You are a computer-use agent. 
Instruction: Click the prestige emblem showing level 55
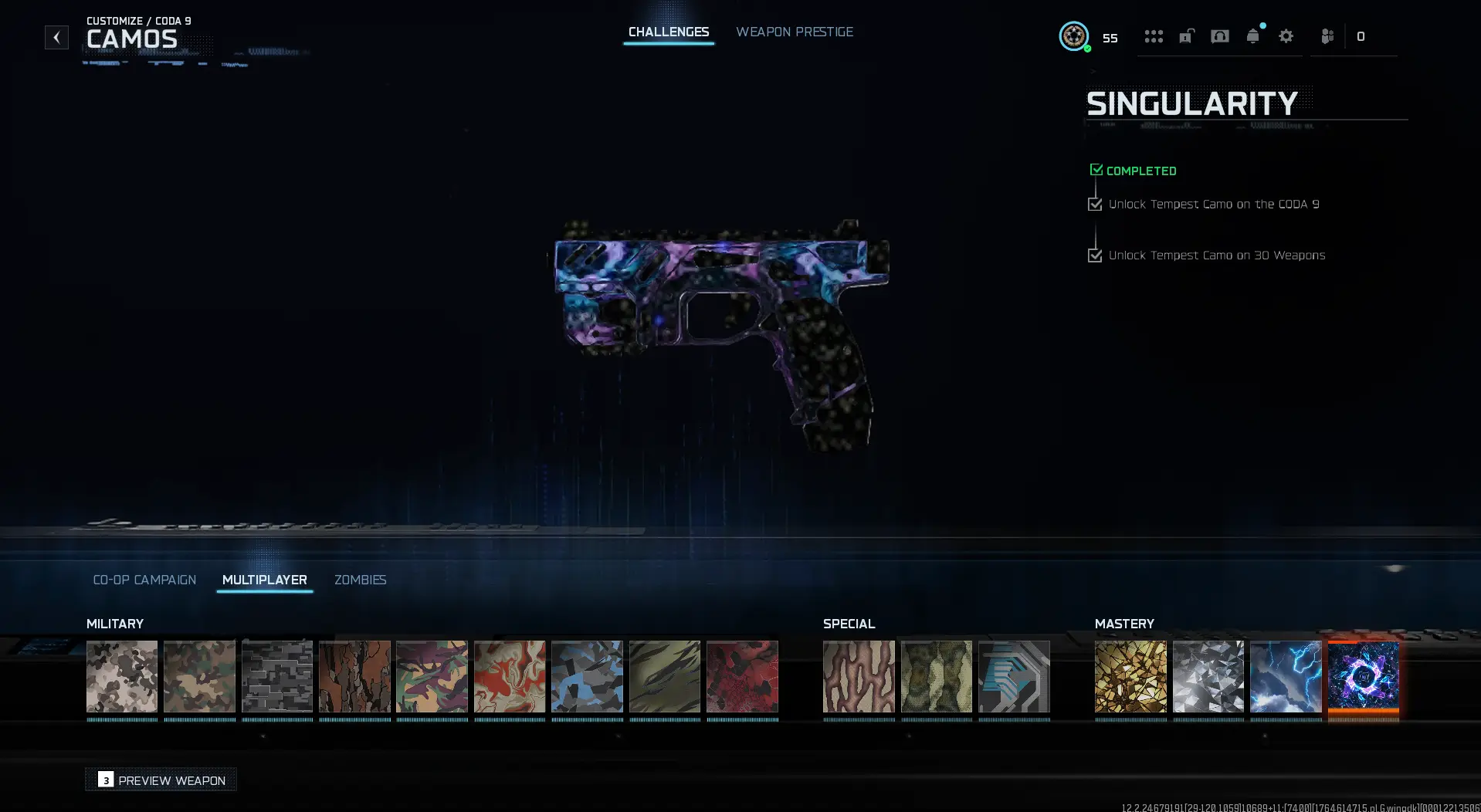[x=1074, y=36]
